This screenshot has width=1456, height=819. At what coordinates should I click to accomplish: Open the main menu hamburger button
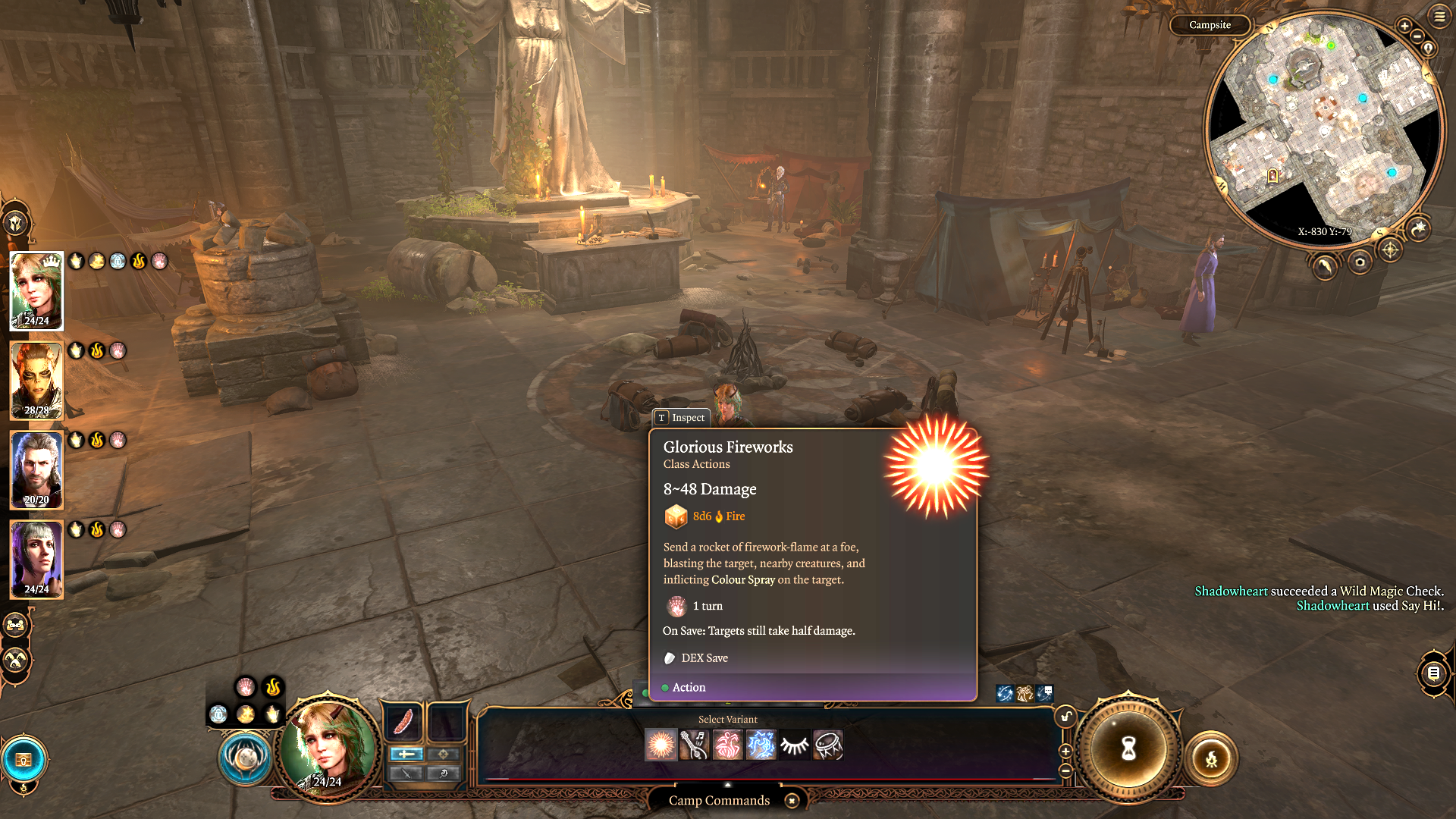click(x=1439, y=16)
